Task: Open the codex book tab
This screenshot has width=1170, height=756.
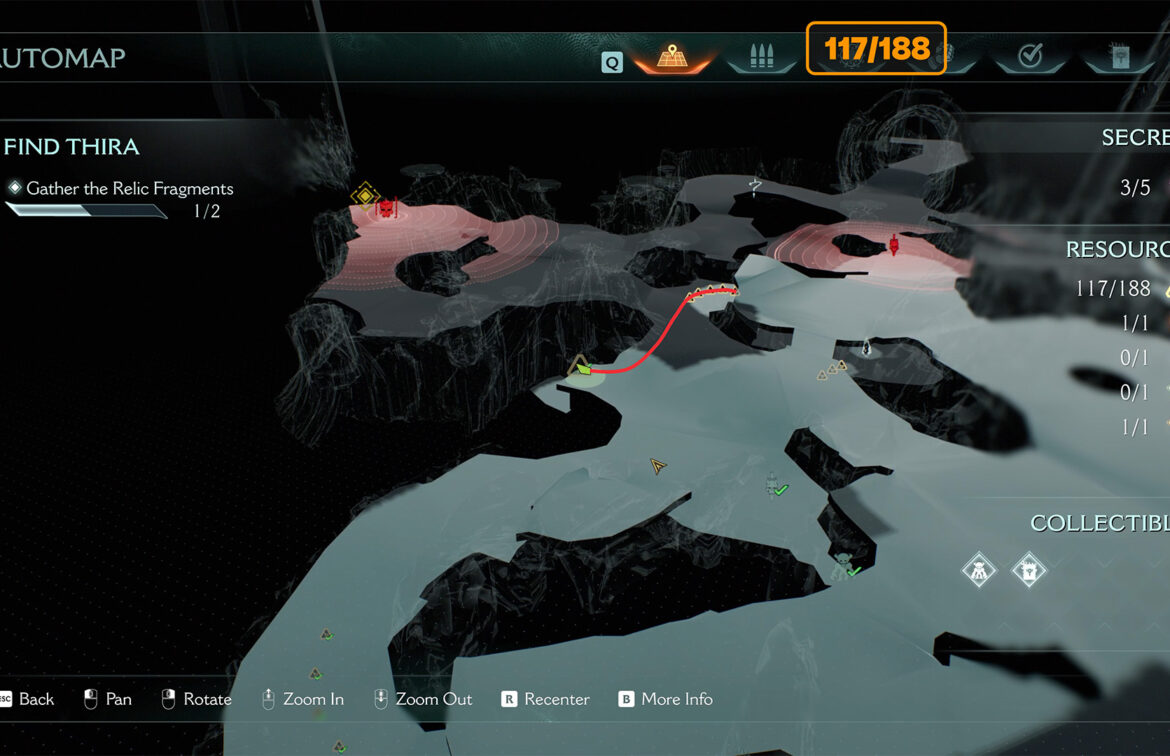Action: pos(1120,56)
